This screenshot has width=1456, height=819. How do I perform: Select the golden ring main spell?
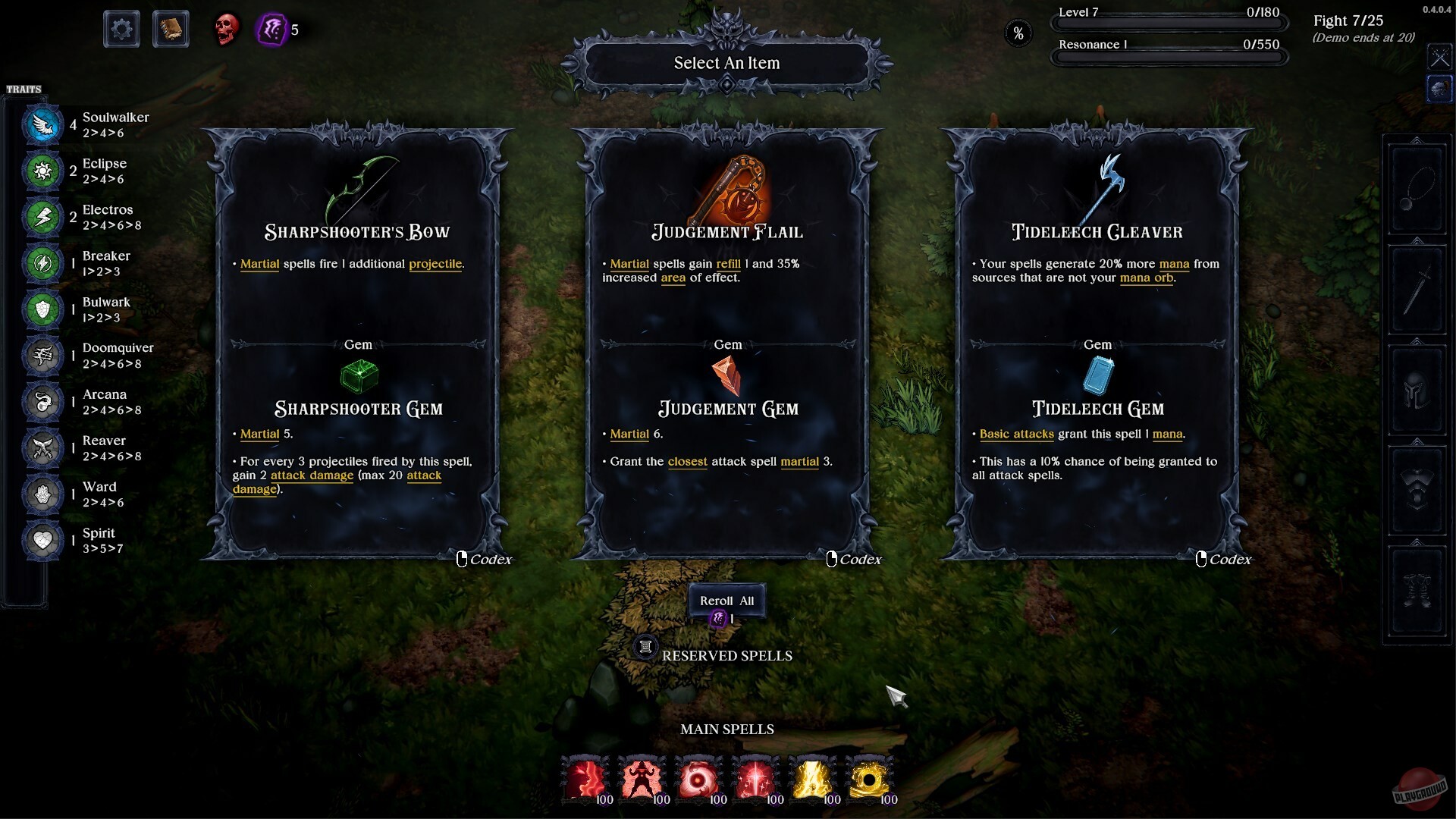tap(869, 780)
